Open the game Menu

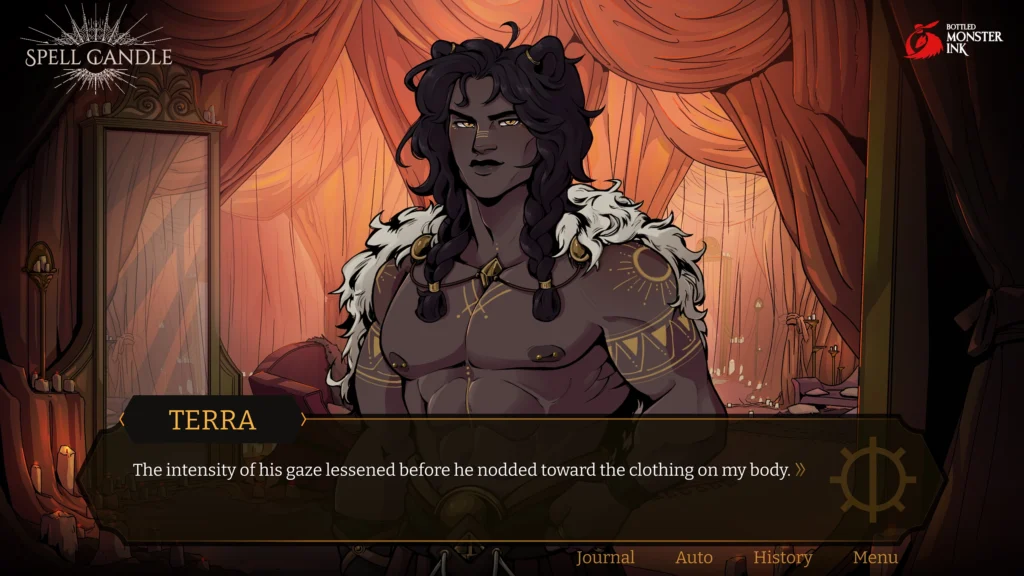(x=875, y=558)
